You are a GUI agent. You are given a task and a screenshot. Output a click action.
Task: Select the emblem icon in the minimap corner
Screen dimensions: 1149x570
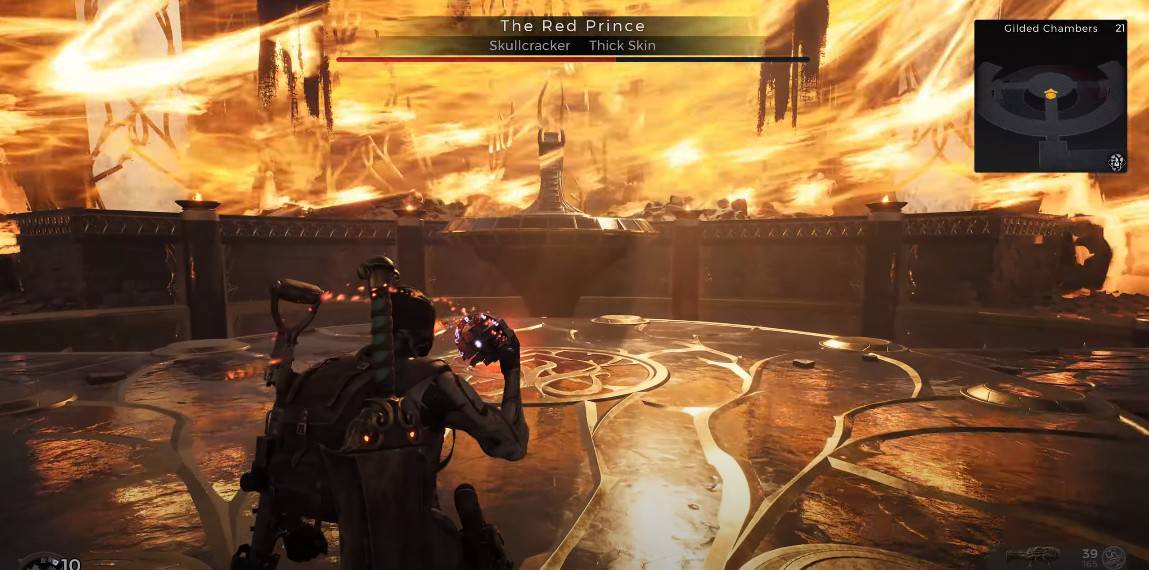coord(1115,161)
